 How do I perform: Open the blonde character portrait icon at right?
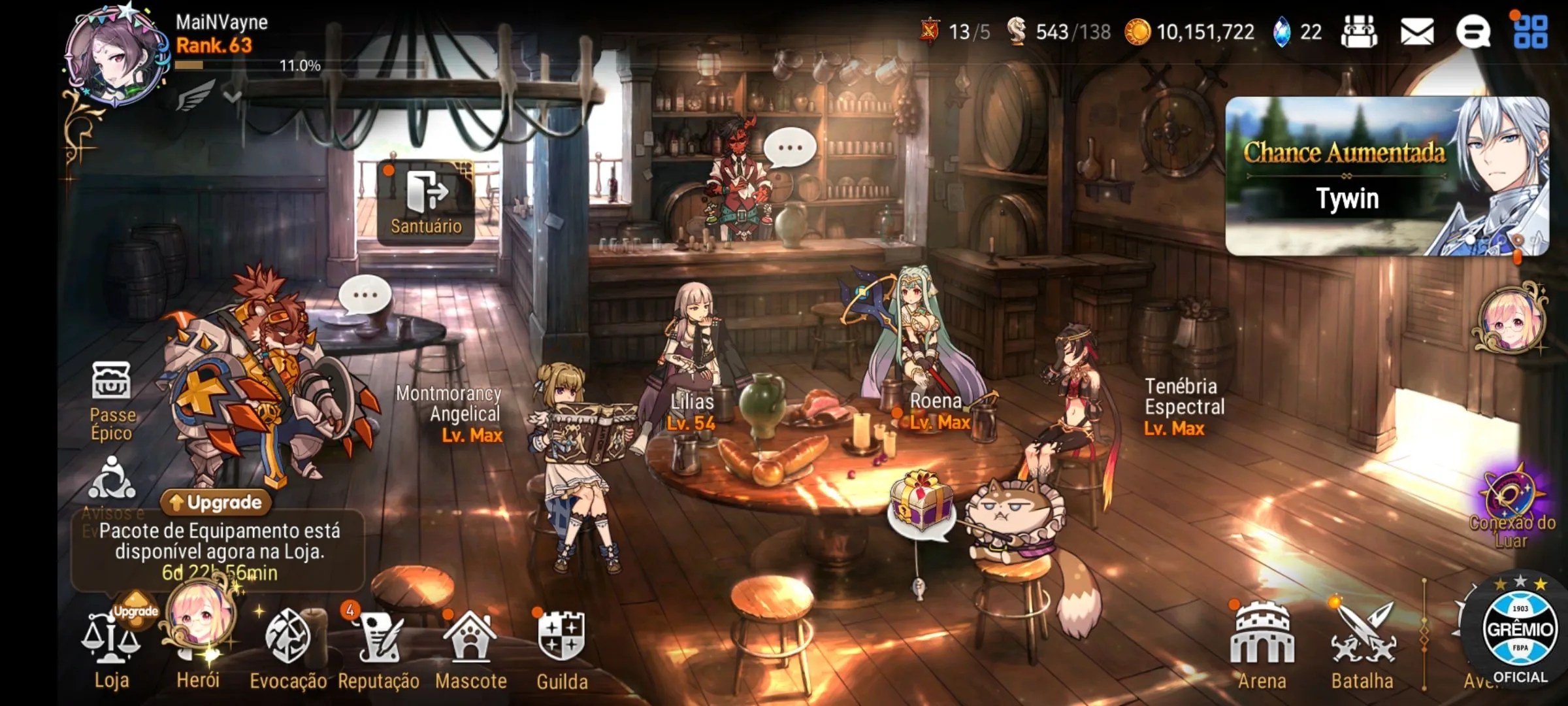[x=1511, y=320]
